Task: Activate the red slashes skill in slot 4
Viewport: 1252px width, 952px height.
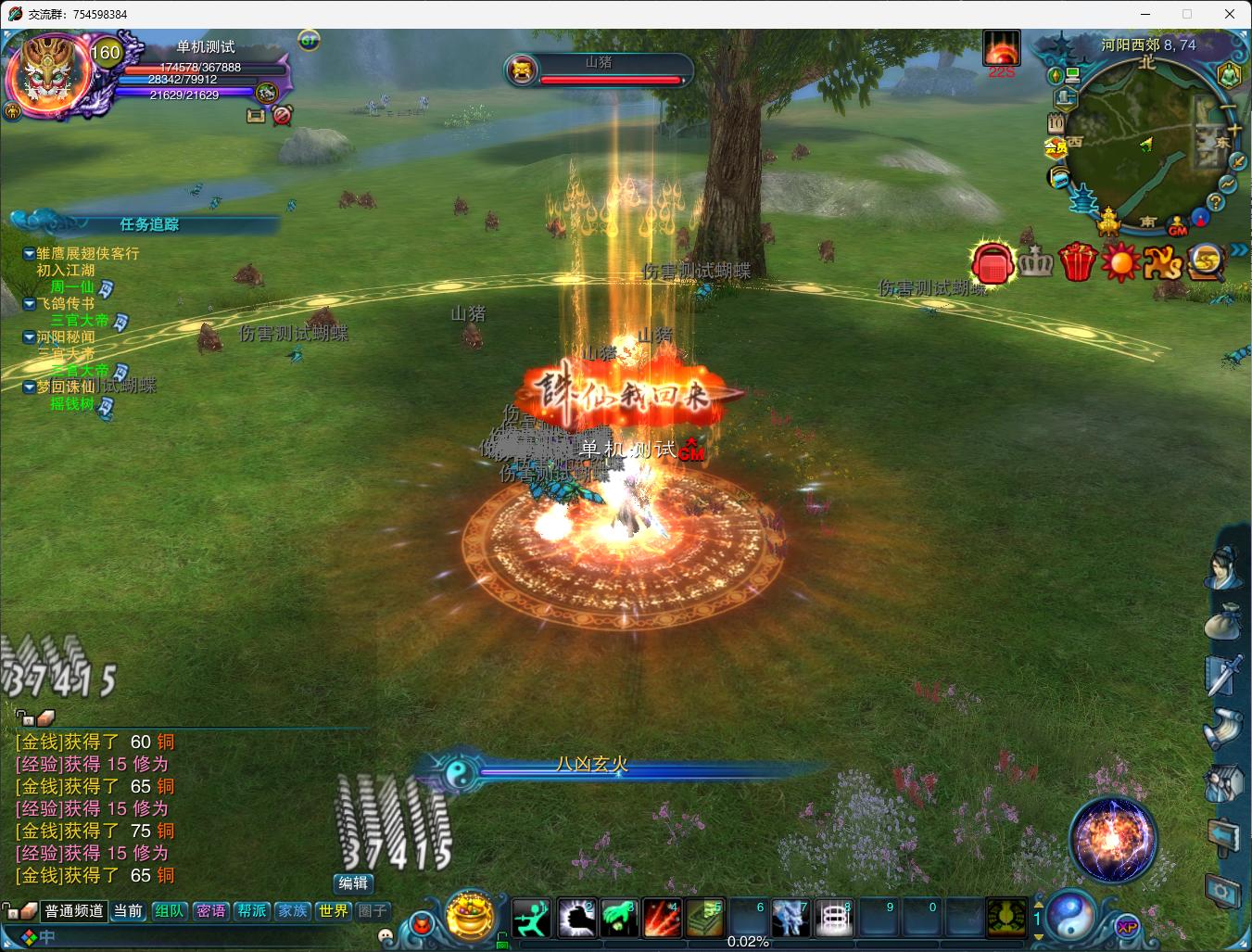Action: click(662, 918)
